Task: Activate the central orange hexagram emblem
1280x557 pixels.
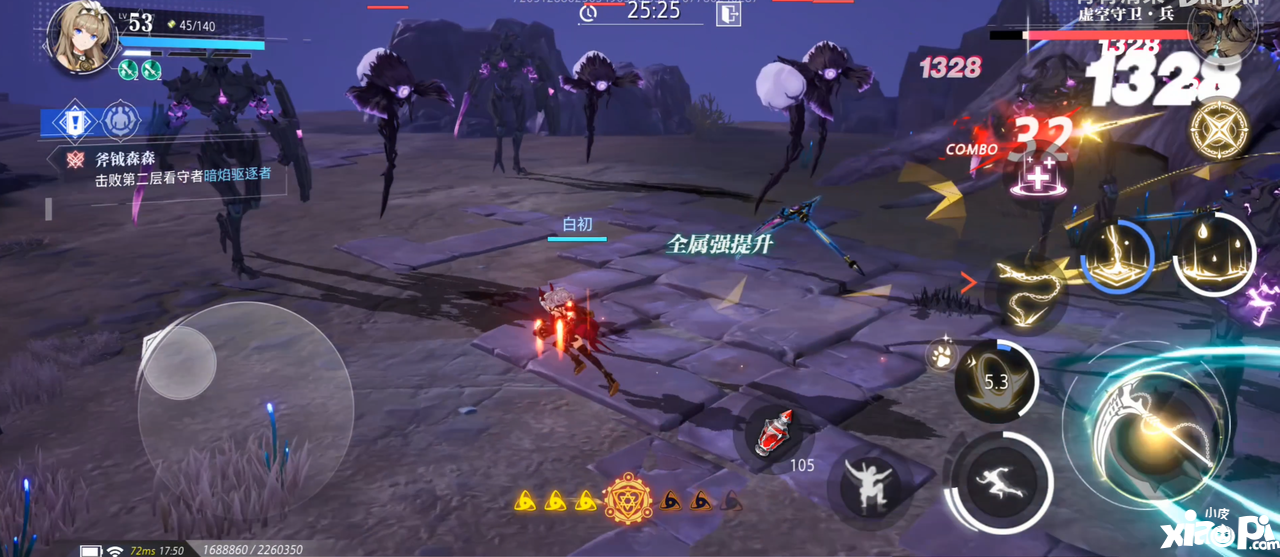Action: point(628,499)
